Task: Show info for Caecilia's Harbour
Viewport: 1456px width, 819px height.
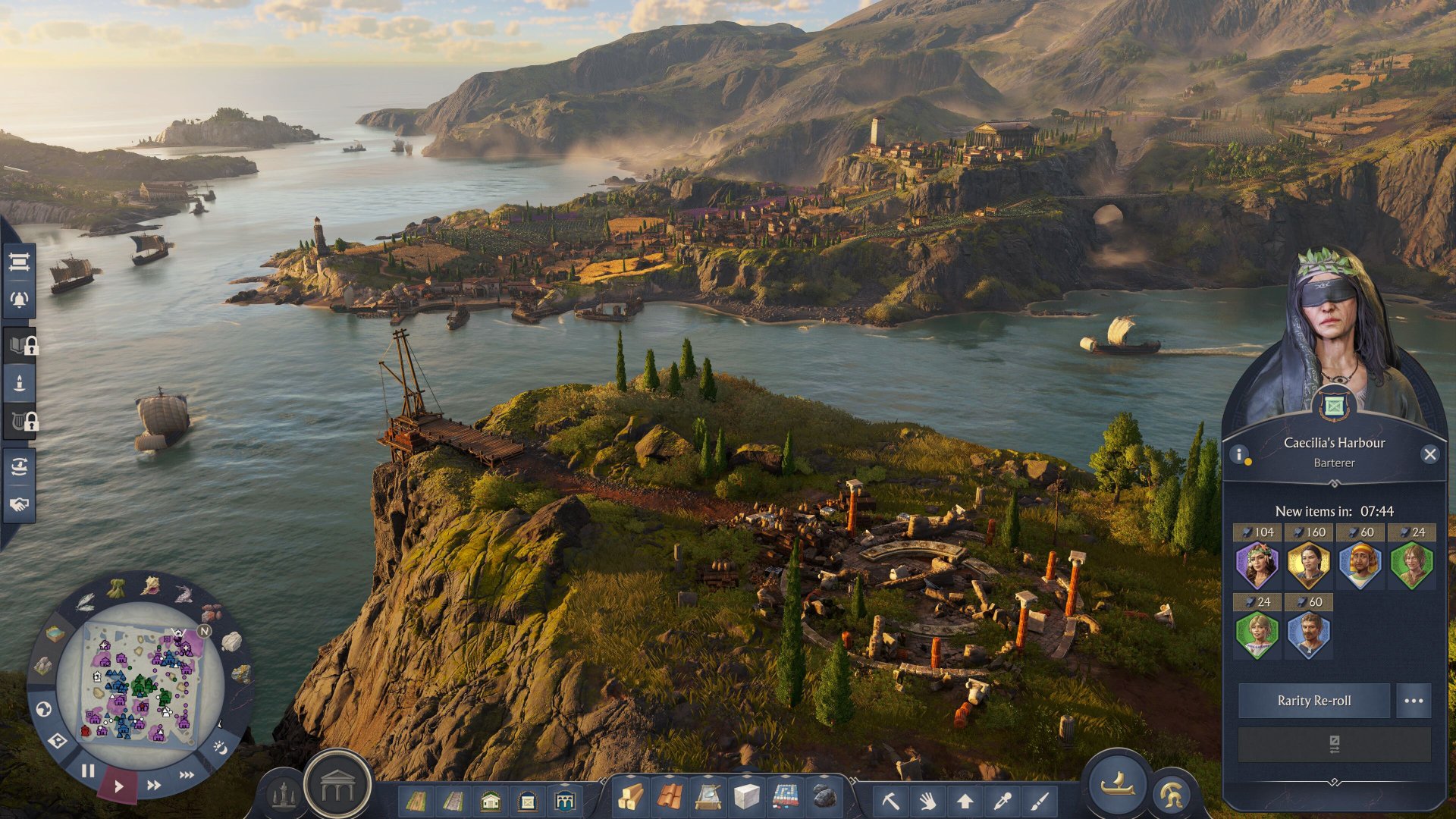Action: pos(1239,454)
